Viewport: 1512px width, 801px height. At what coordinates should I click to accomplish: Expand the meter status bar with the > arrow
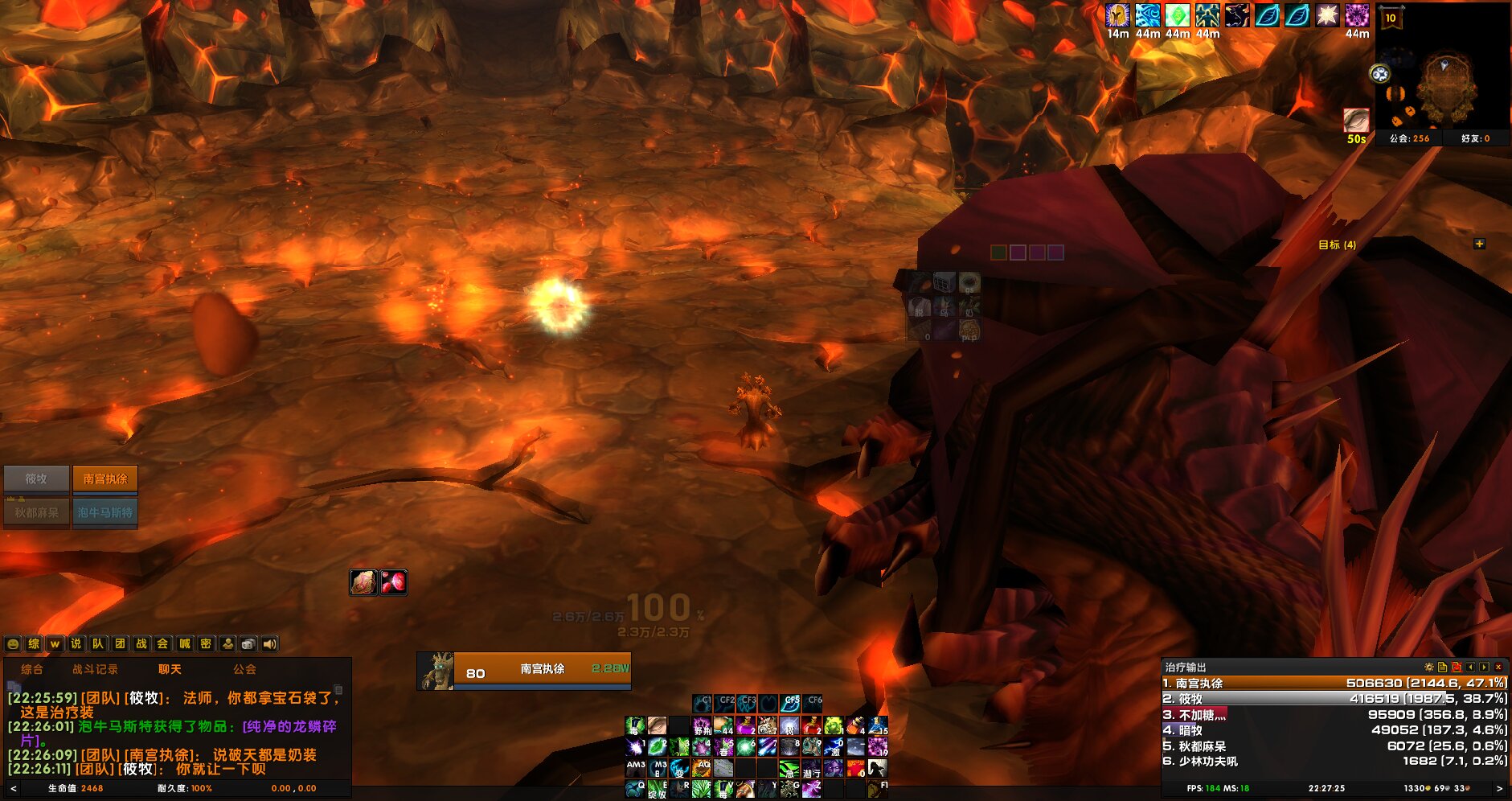click(1501, 787)
